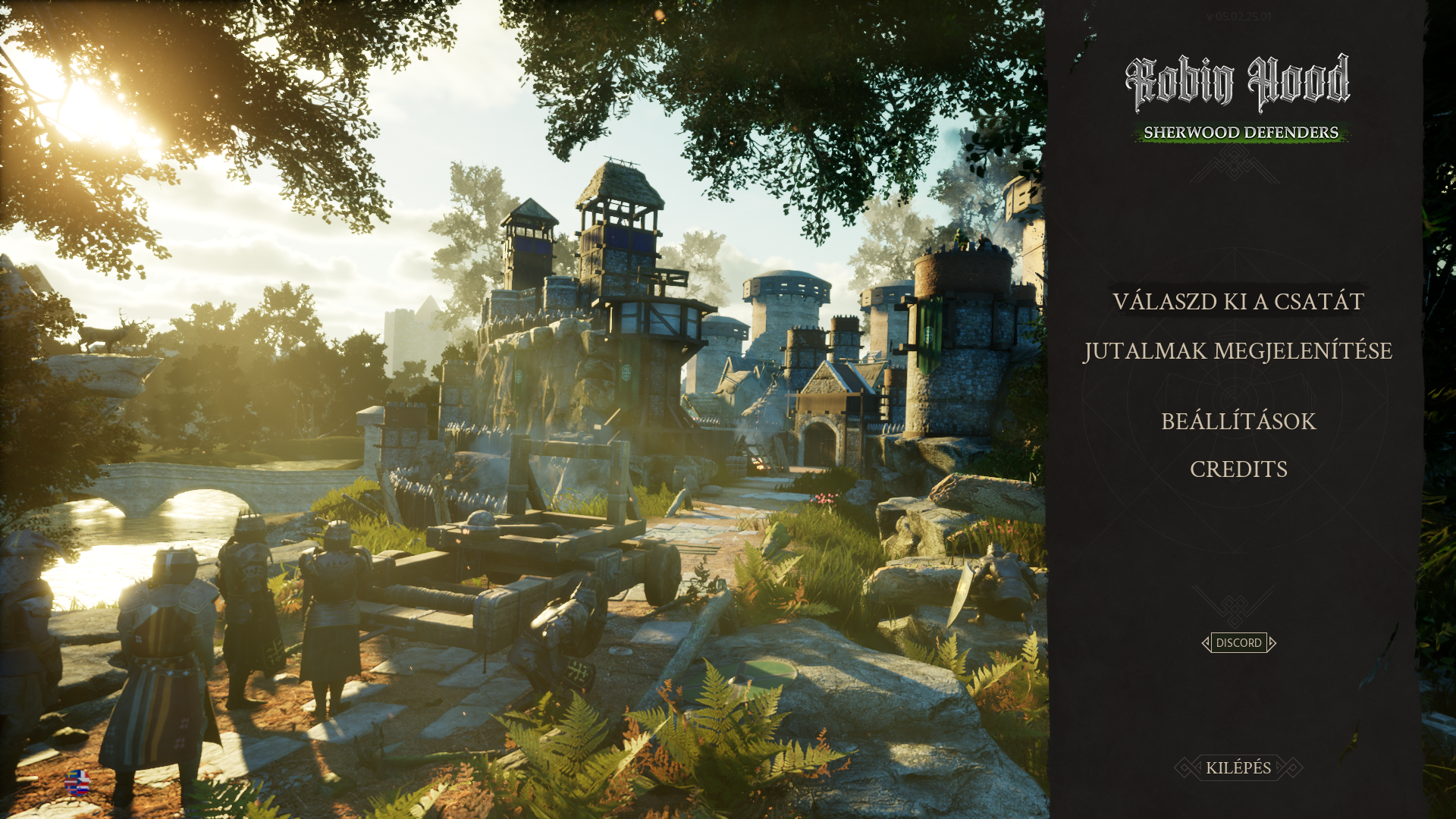Screen dimensions: 1456x819
Task: Show the Credits screen
Action: [1238, 469]
